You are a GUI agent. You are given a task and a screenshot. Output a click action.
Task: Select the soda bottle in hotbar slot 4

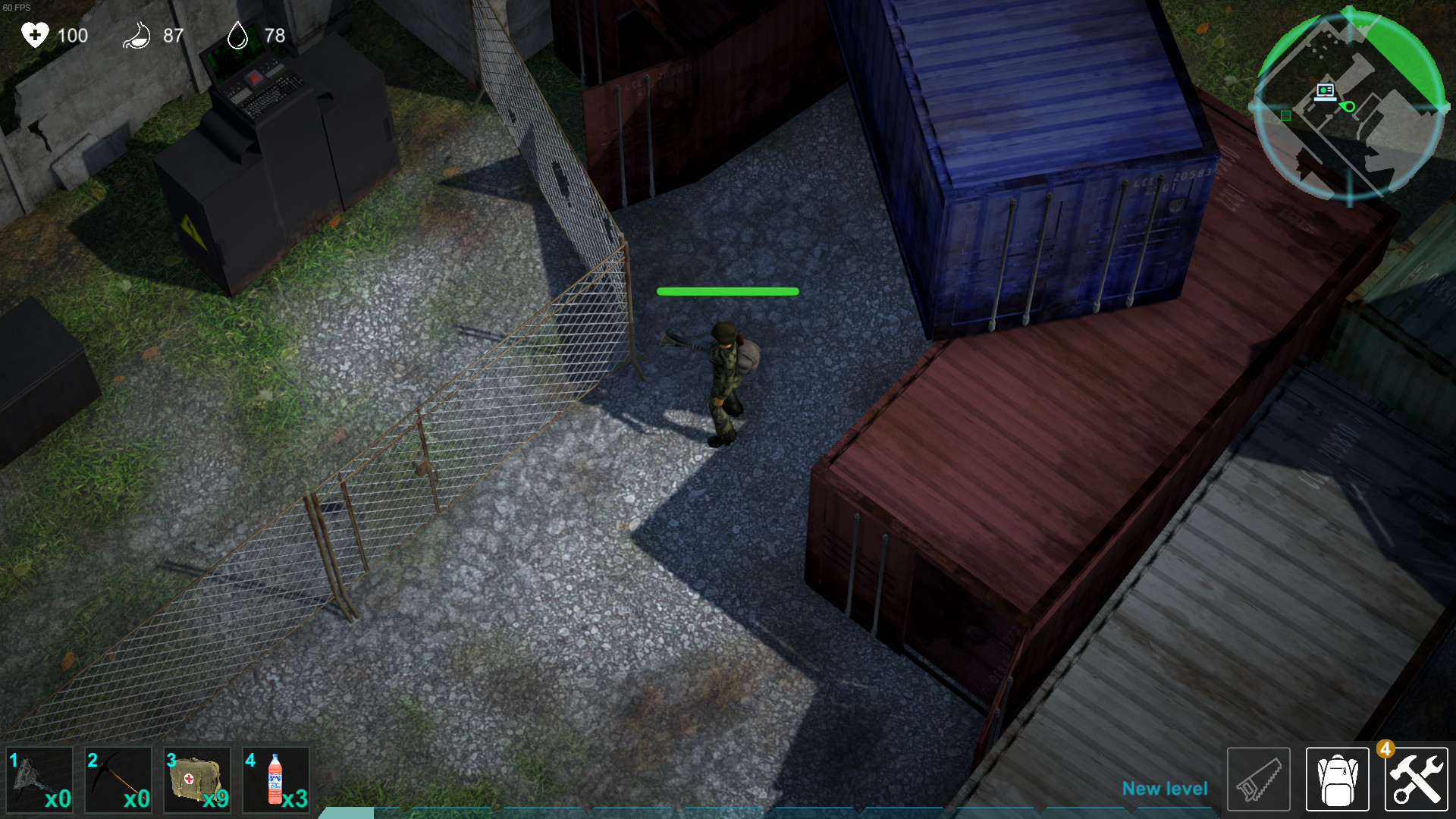(x=275, y=779)
